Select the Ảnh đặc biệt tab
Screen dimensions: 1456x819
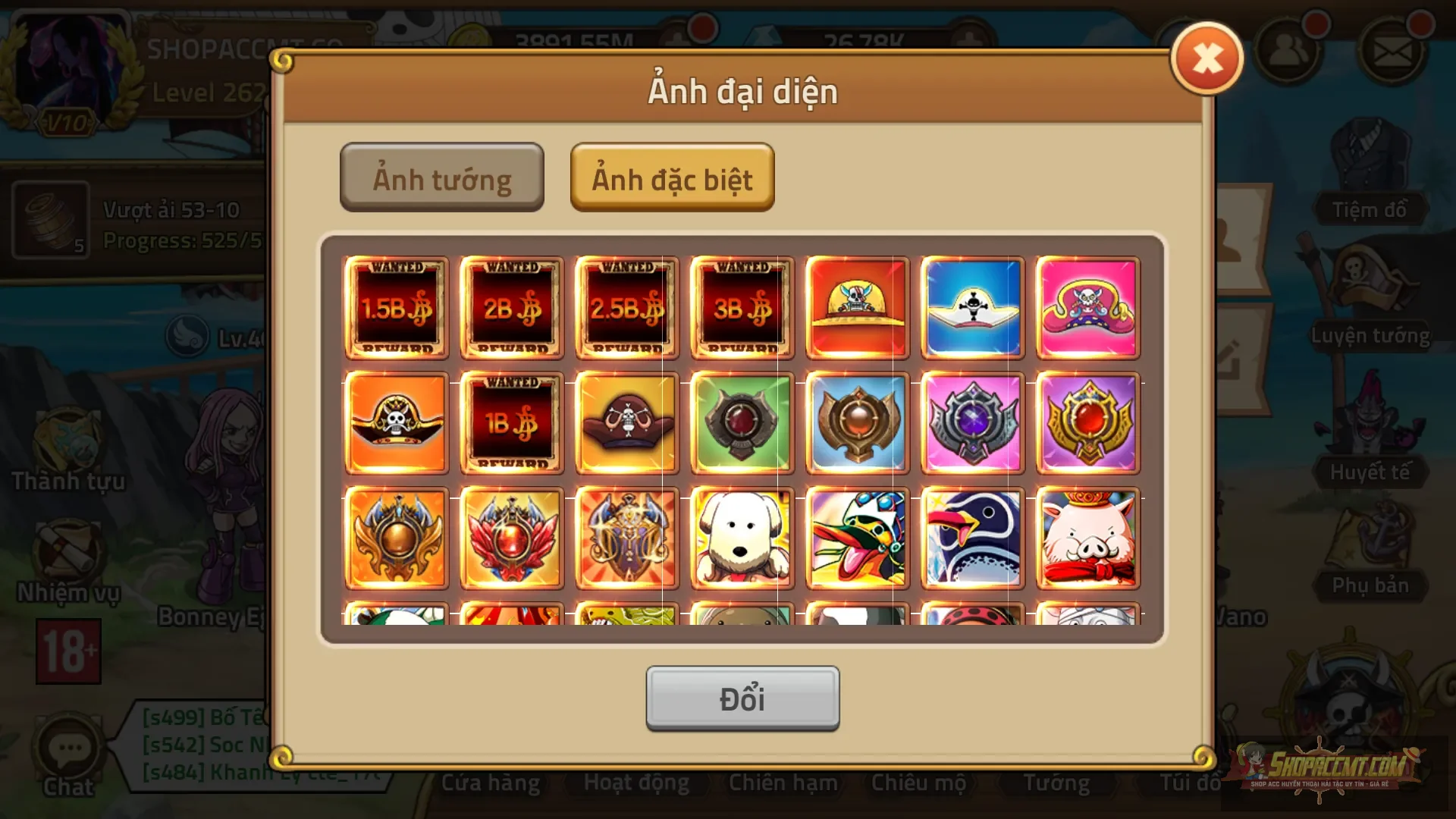tap(672, 179)
